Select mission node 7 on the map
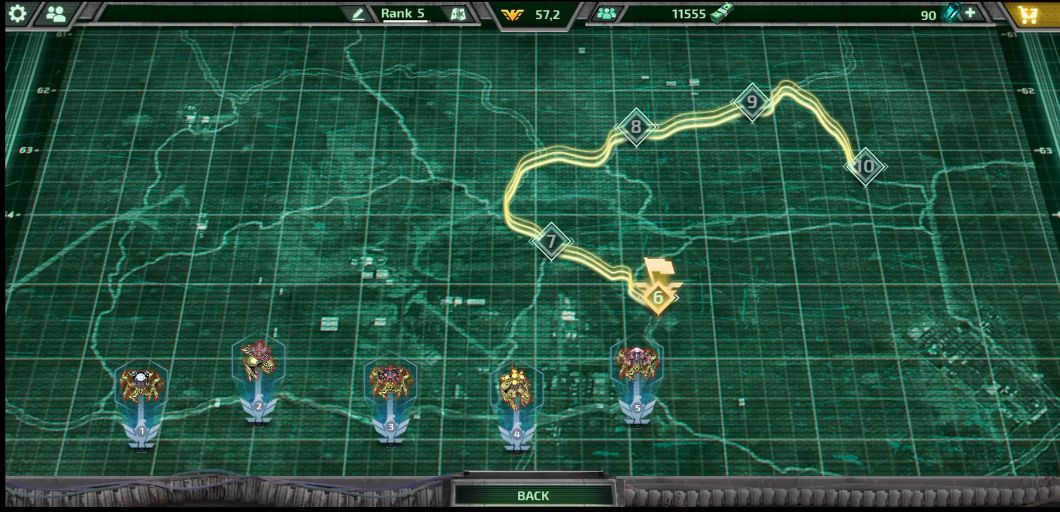Image resolution: width=1060 pixels, height=512 pixels. 550,242
